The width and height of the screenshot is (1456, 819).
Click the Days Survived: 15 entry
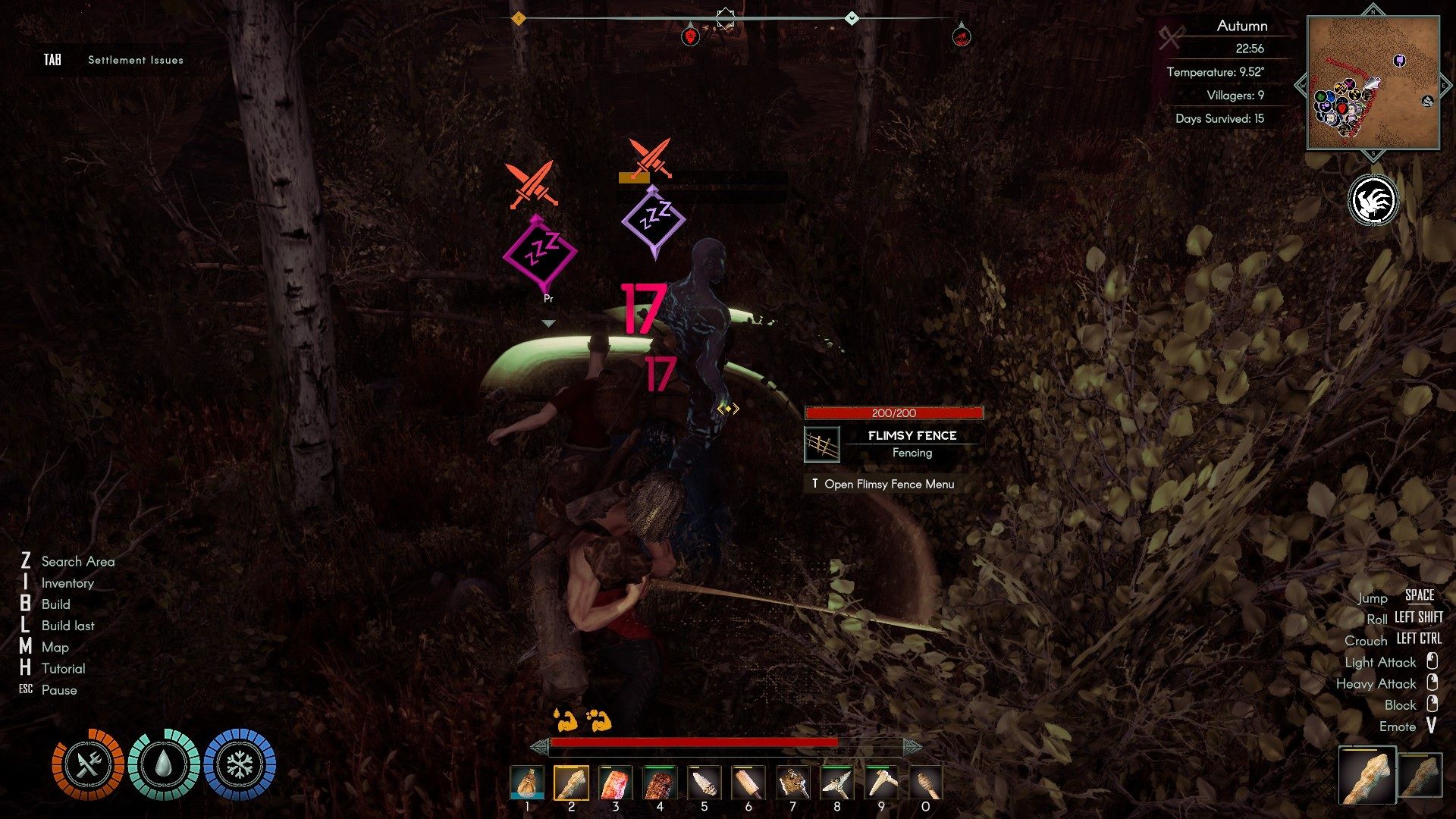coord(1221,118)
